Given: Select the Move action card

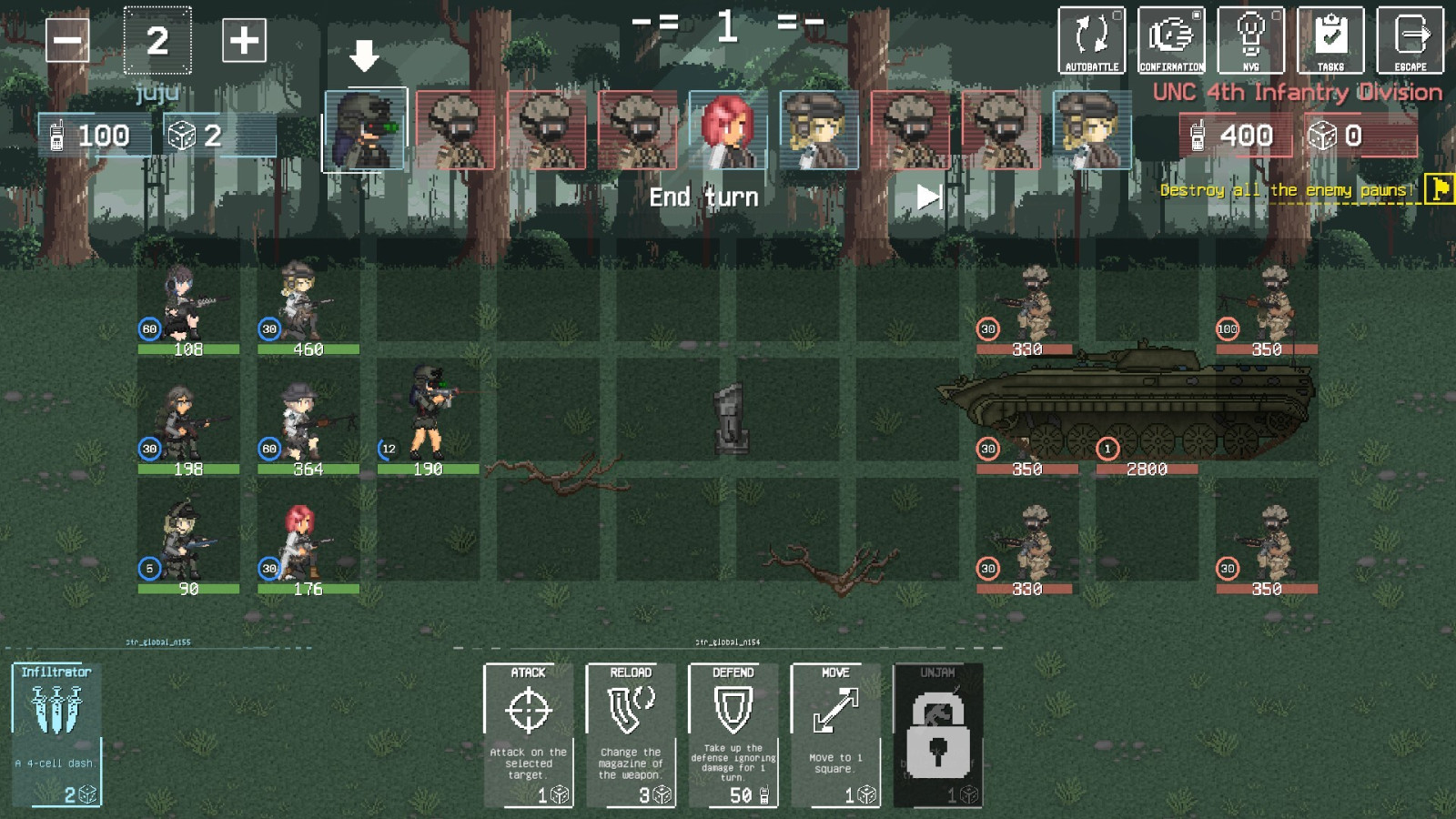Looking at the screenshot, I should pyautogui.click(x=835, y=735).
